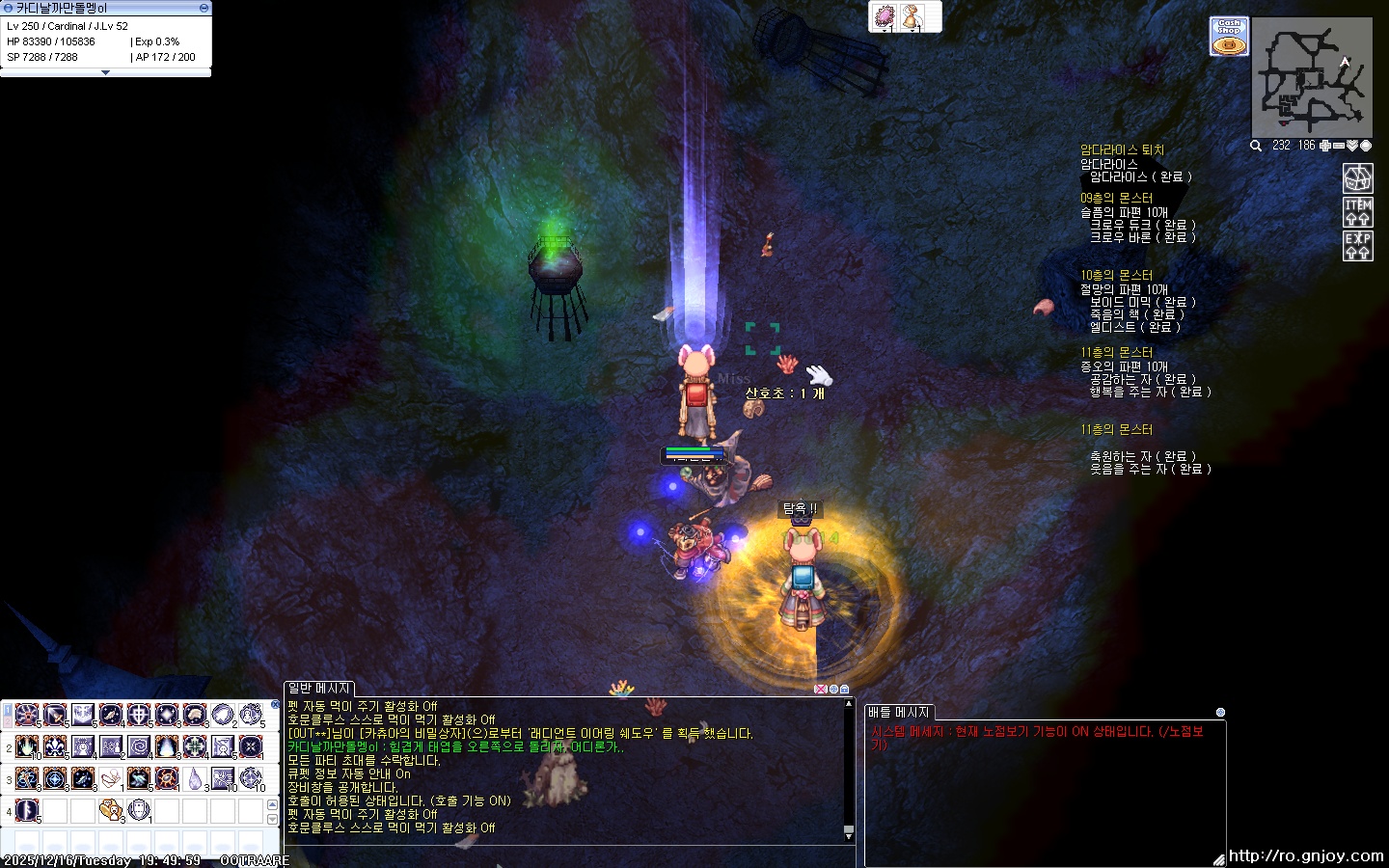Screen dimensions: 1389x868
Task: Switch to the 일반 메시지 chat tab
Action: point(319,688)
